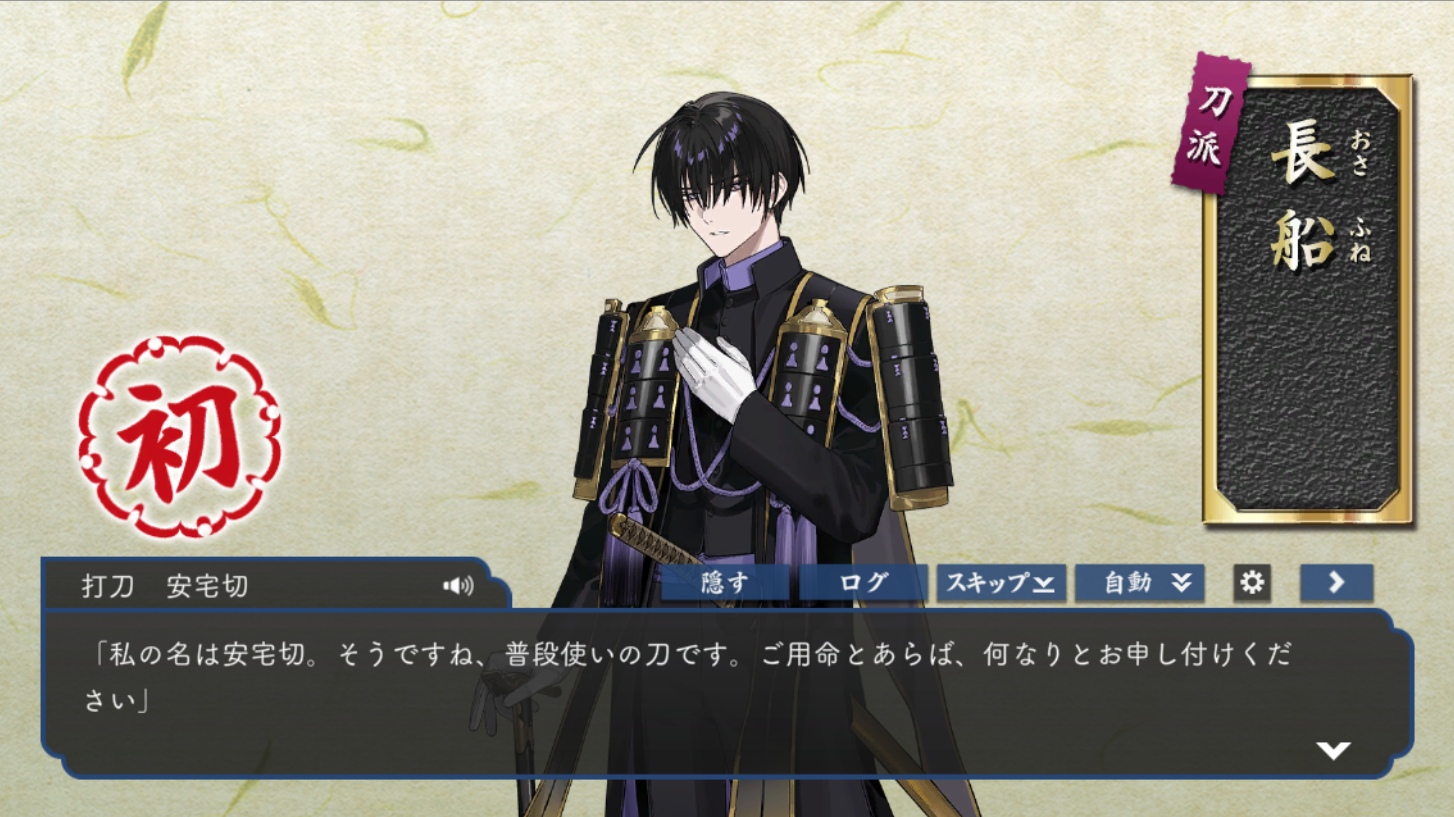Image resolution: width=1454 pixels, height=817 pixels.
Task: Hide the dialogue box with 隠す
Action: point(724,583)
